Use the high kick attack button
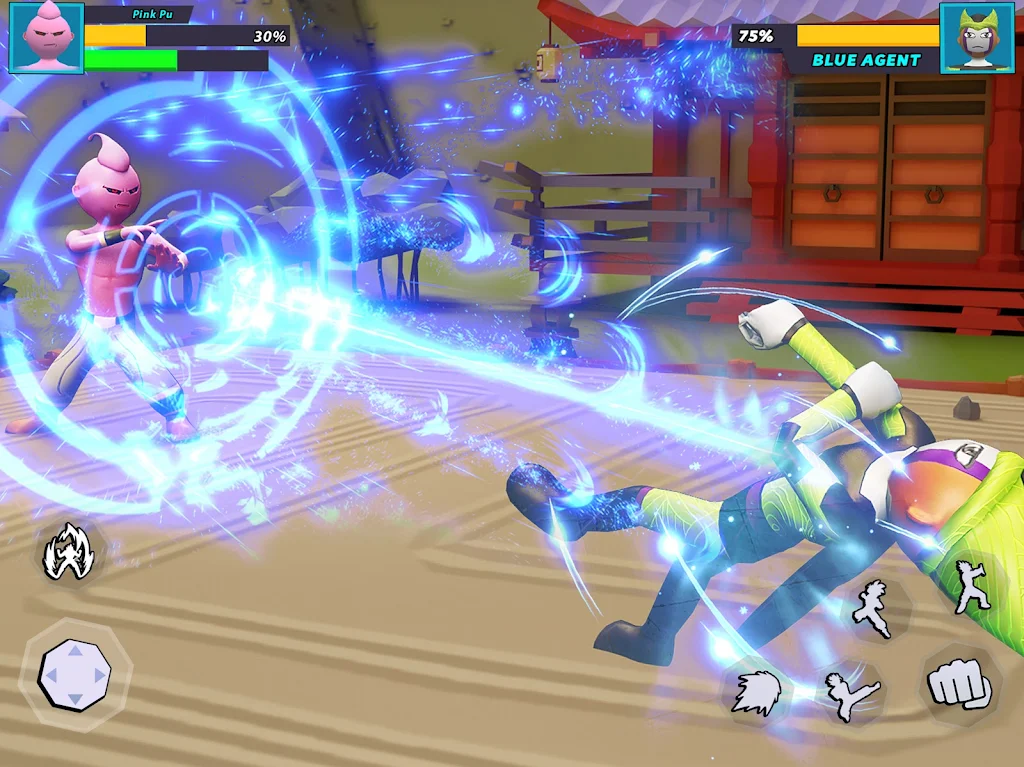Viewport: 1024px width, 767px height. point(852,695)
